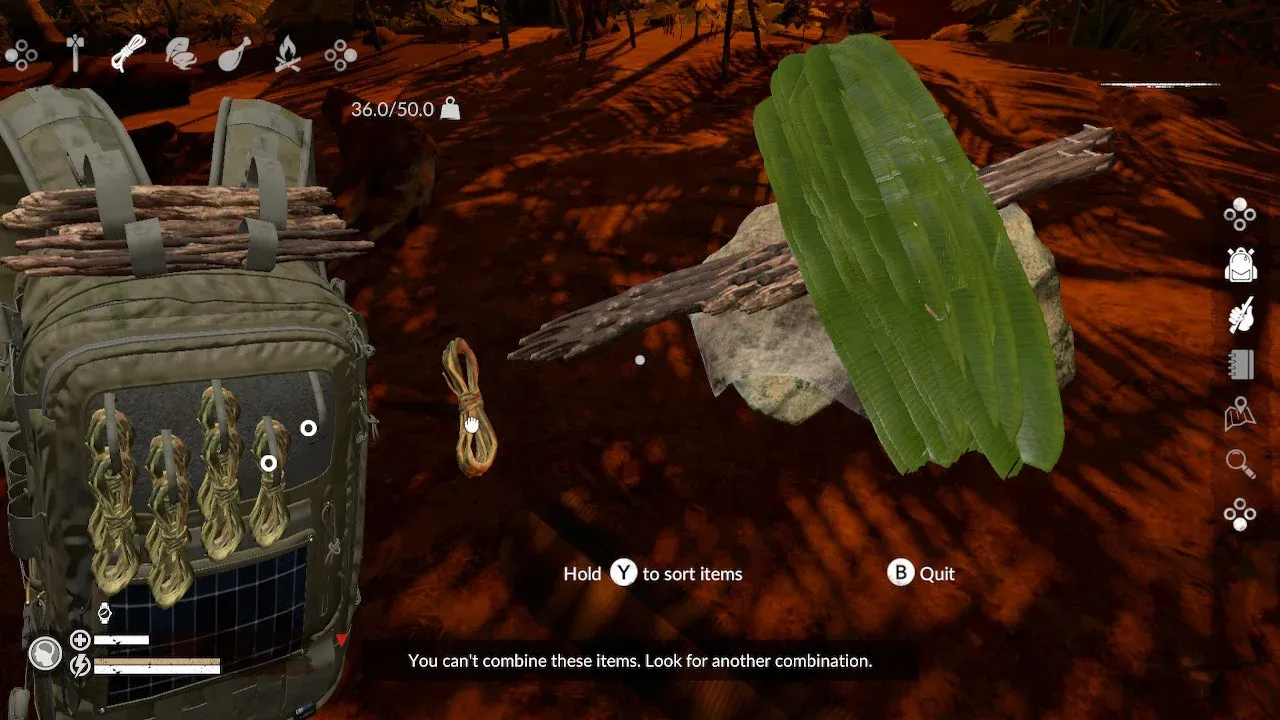
Task: Open the notebook
Action: 1241,365
